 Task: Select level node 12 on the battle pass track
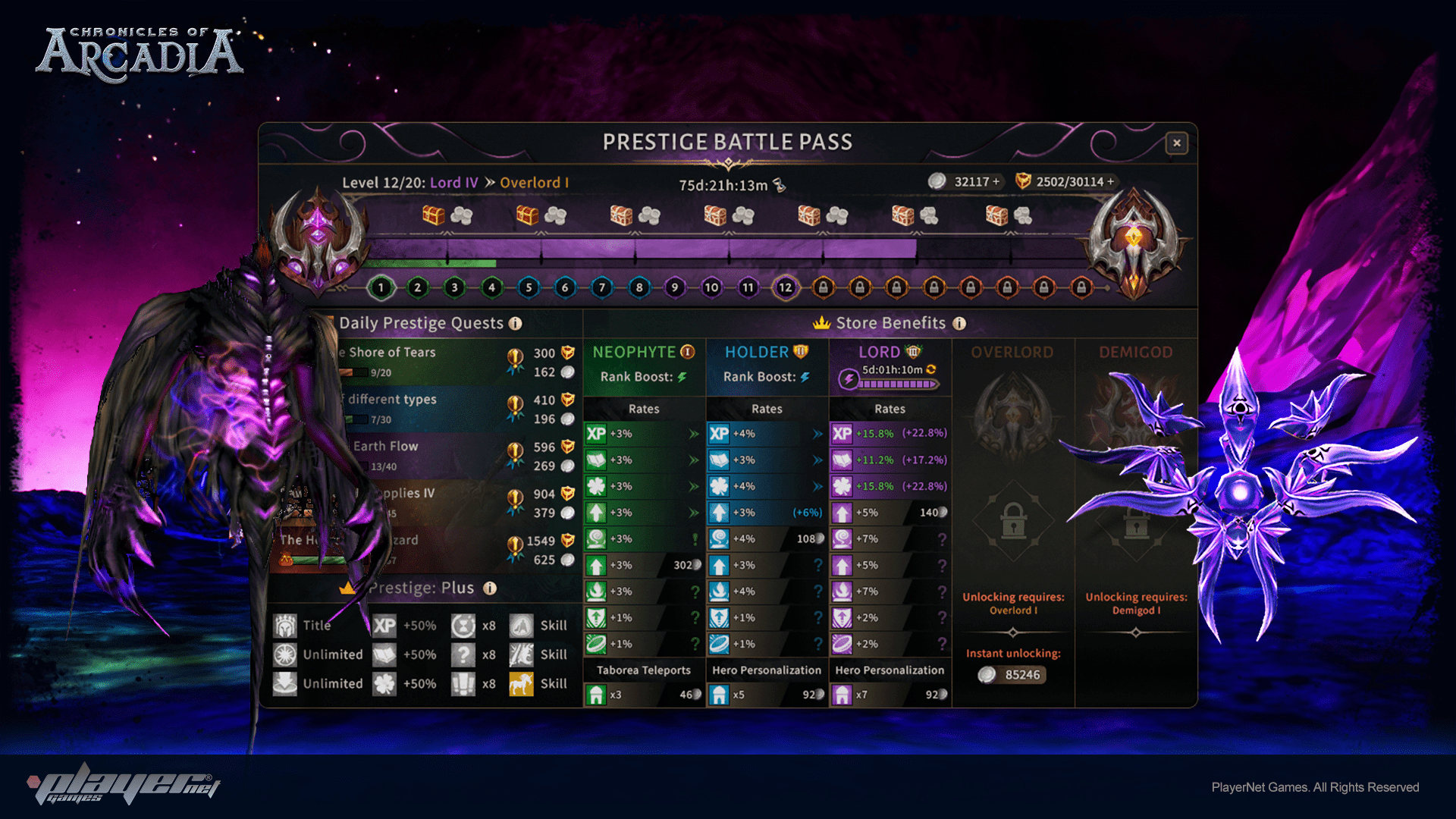[786, 287]
